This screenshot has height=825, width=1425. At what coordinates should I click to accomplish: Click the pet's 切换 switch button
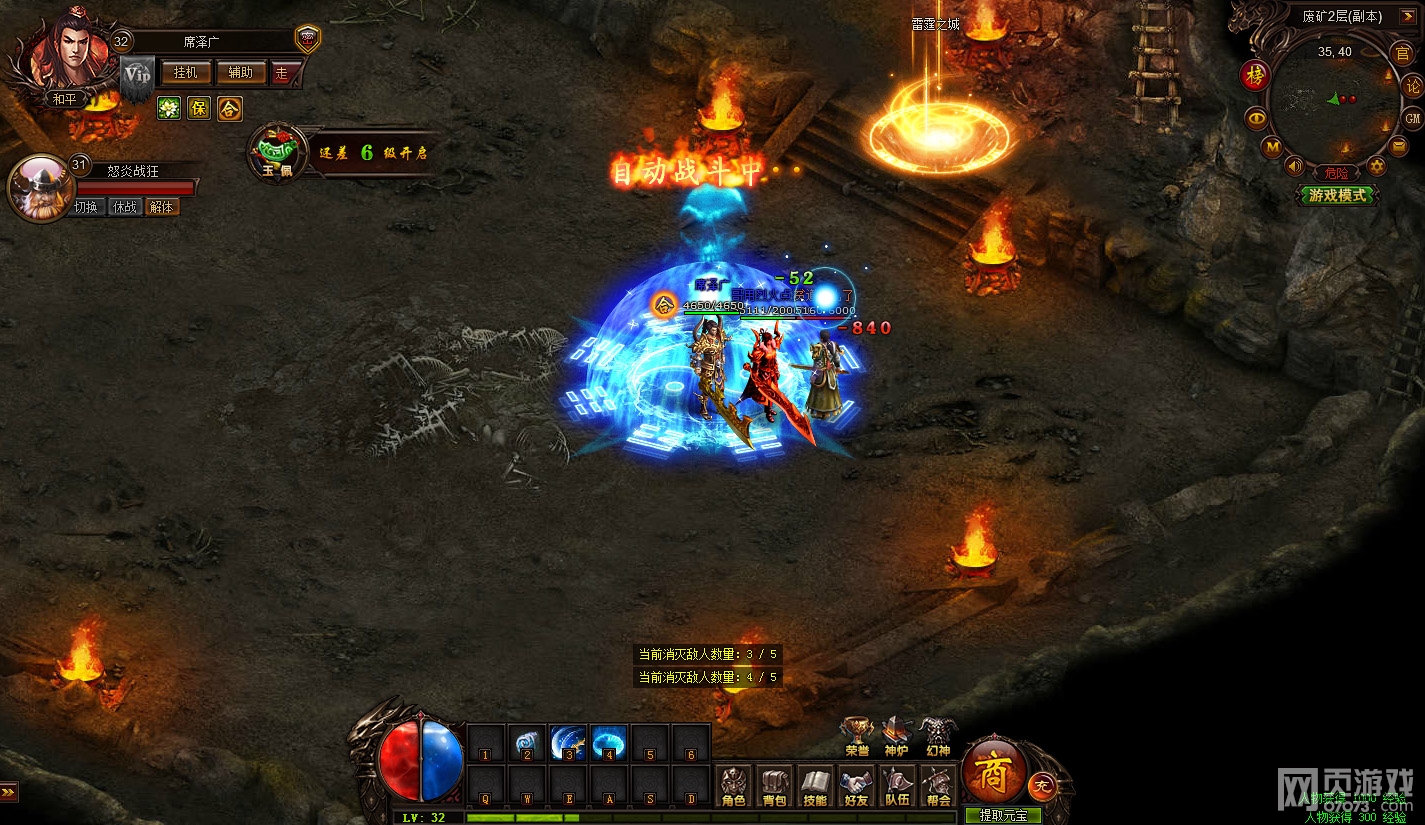point(87,207)
